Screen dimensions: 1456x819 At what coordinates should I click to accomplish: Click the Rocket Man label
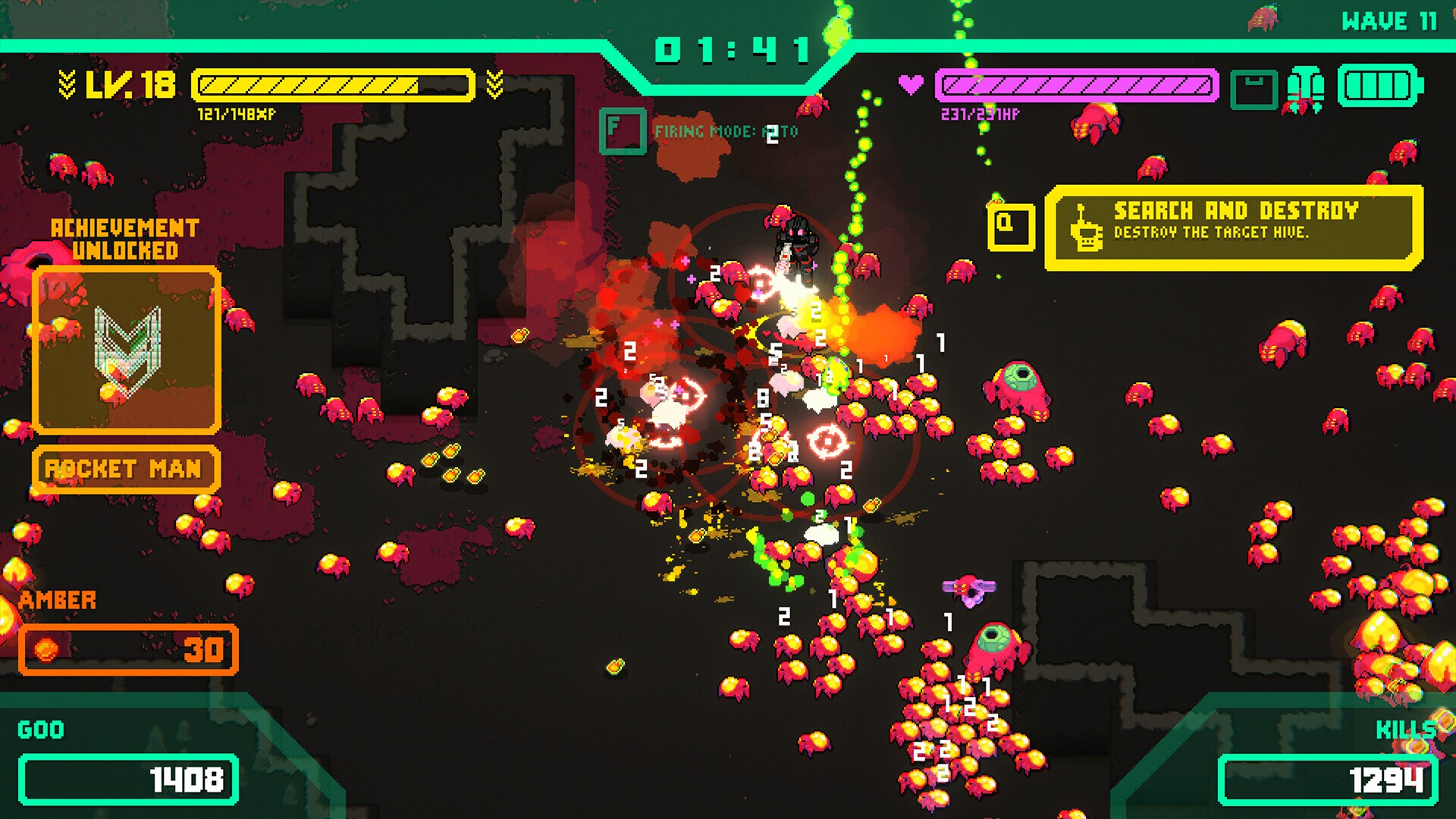(125, 469)
